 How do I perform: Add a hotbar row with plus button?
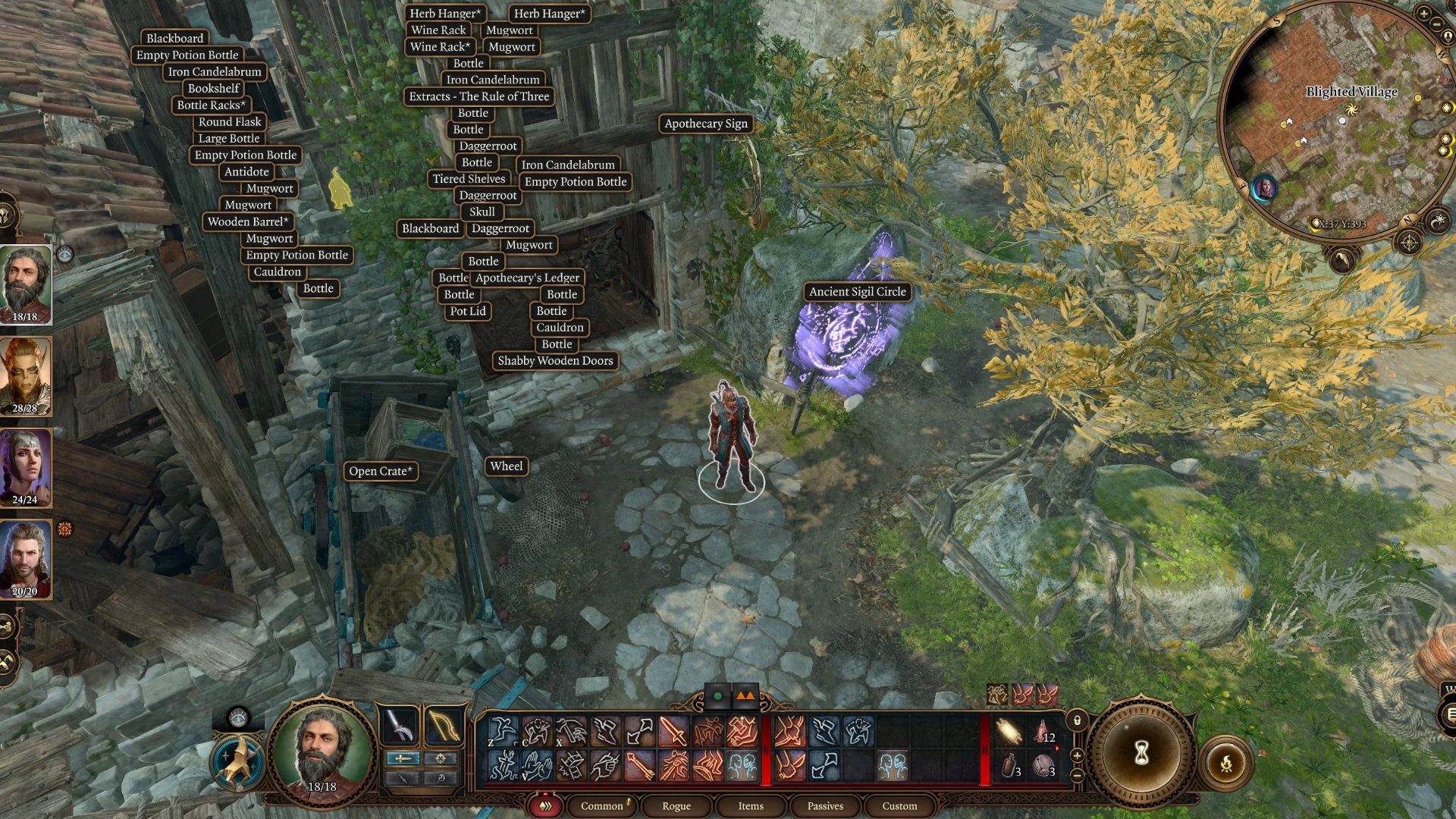pos(1077,756)
